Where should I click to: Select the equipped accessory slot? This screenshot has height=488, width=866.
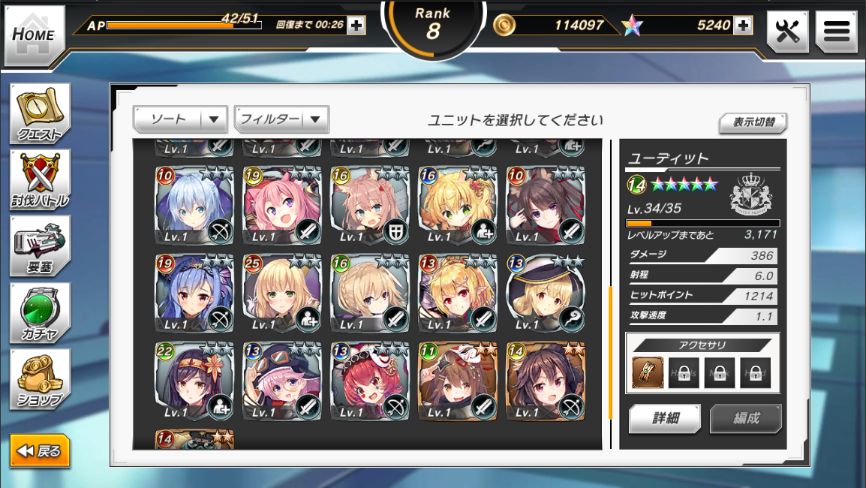pos(648,372)
